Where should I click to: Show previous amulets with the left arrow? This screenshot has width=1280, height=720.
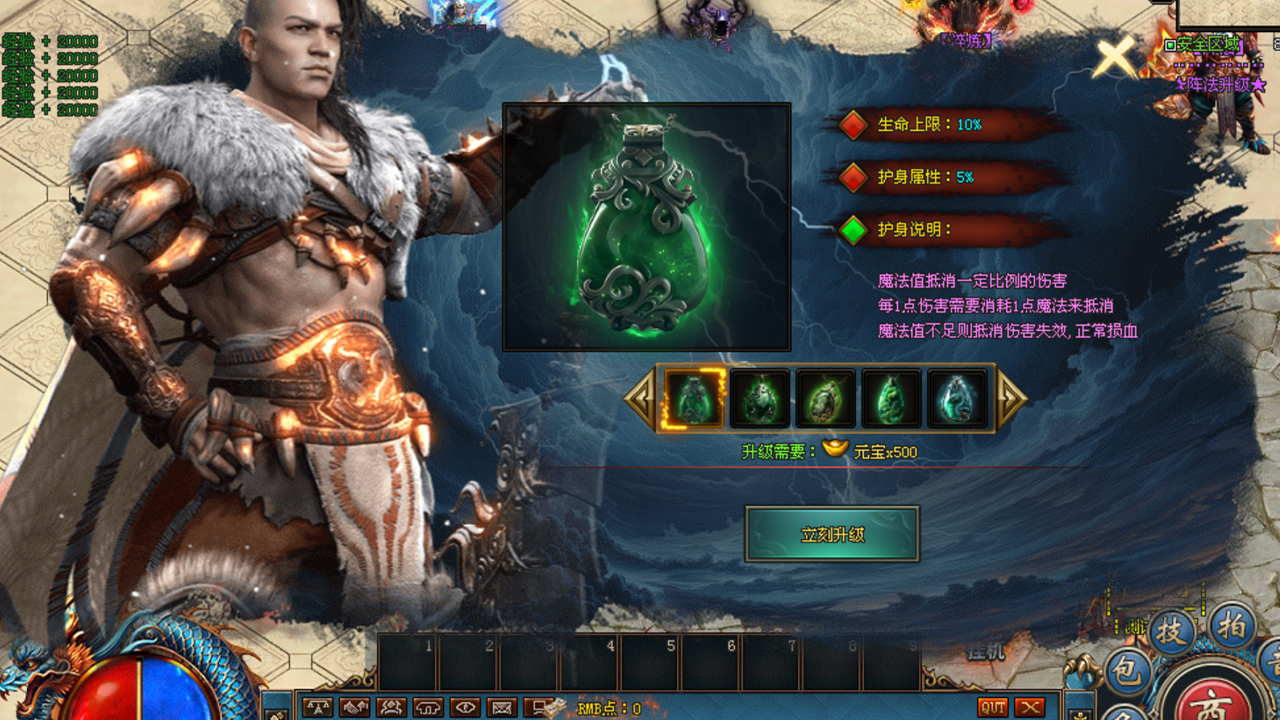coord(639,398)
